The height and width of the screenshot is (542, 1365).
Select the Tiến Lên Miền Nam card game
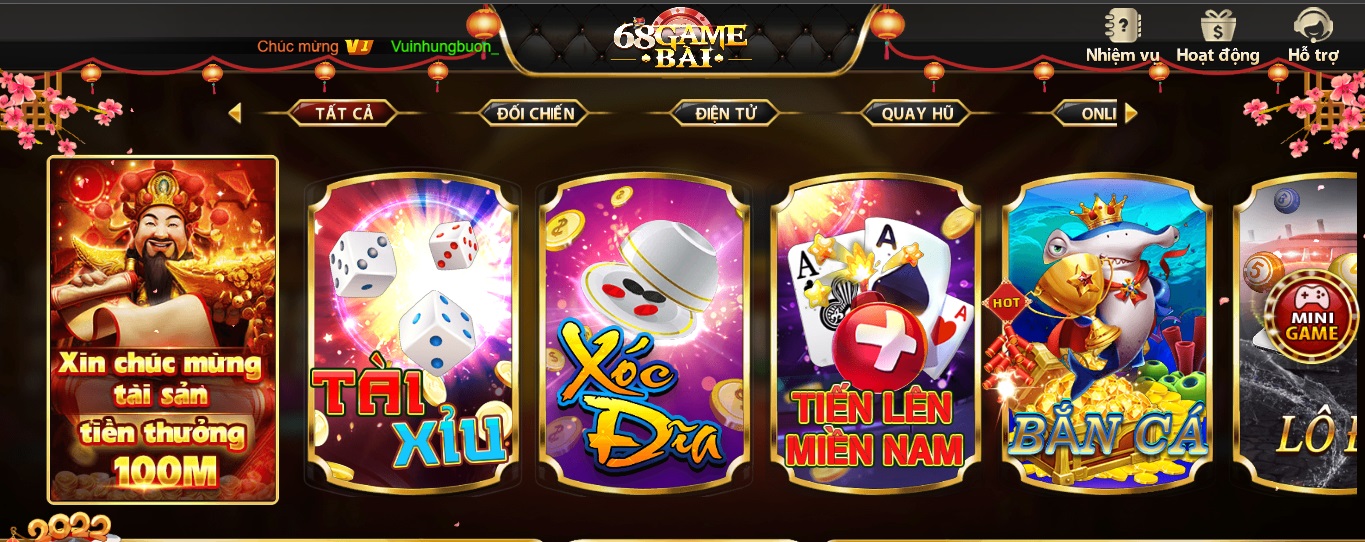pos(875,335)
